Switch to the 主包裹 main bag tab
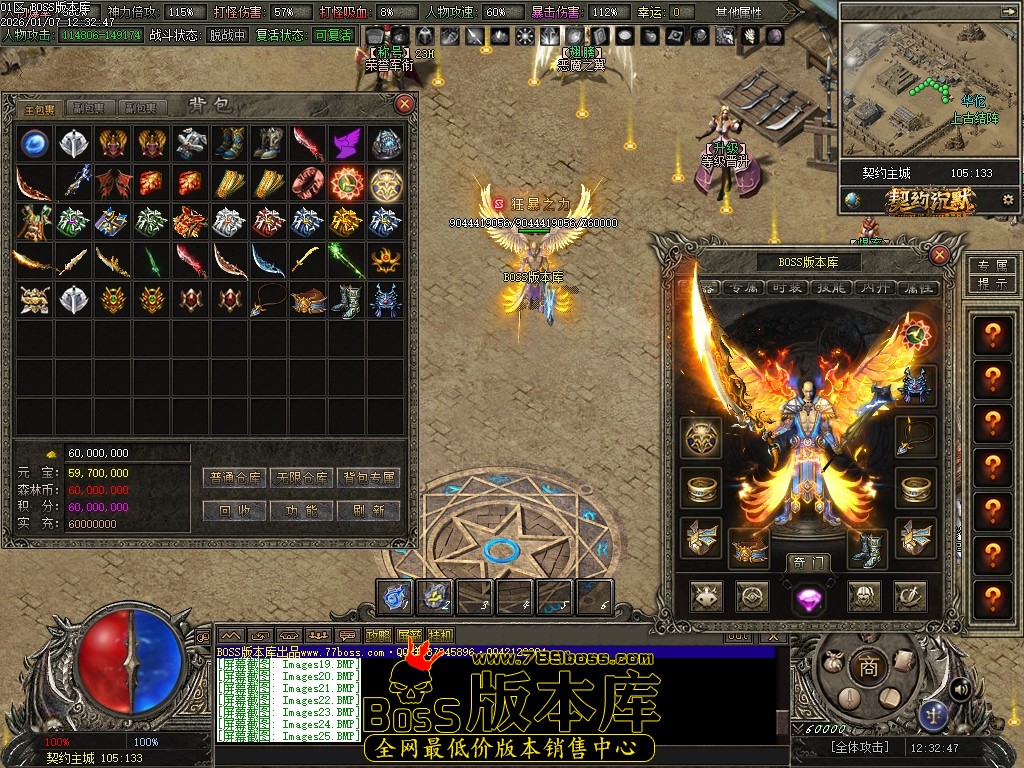The image size is (1024, 768). [x=41, y=108]
